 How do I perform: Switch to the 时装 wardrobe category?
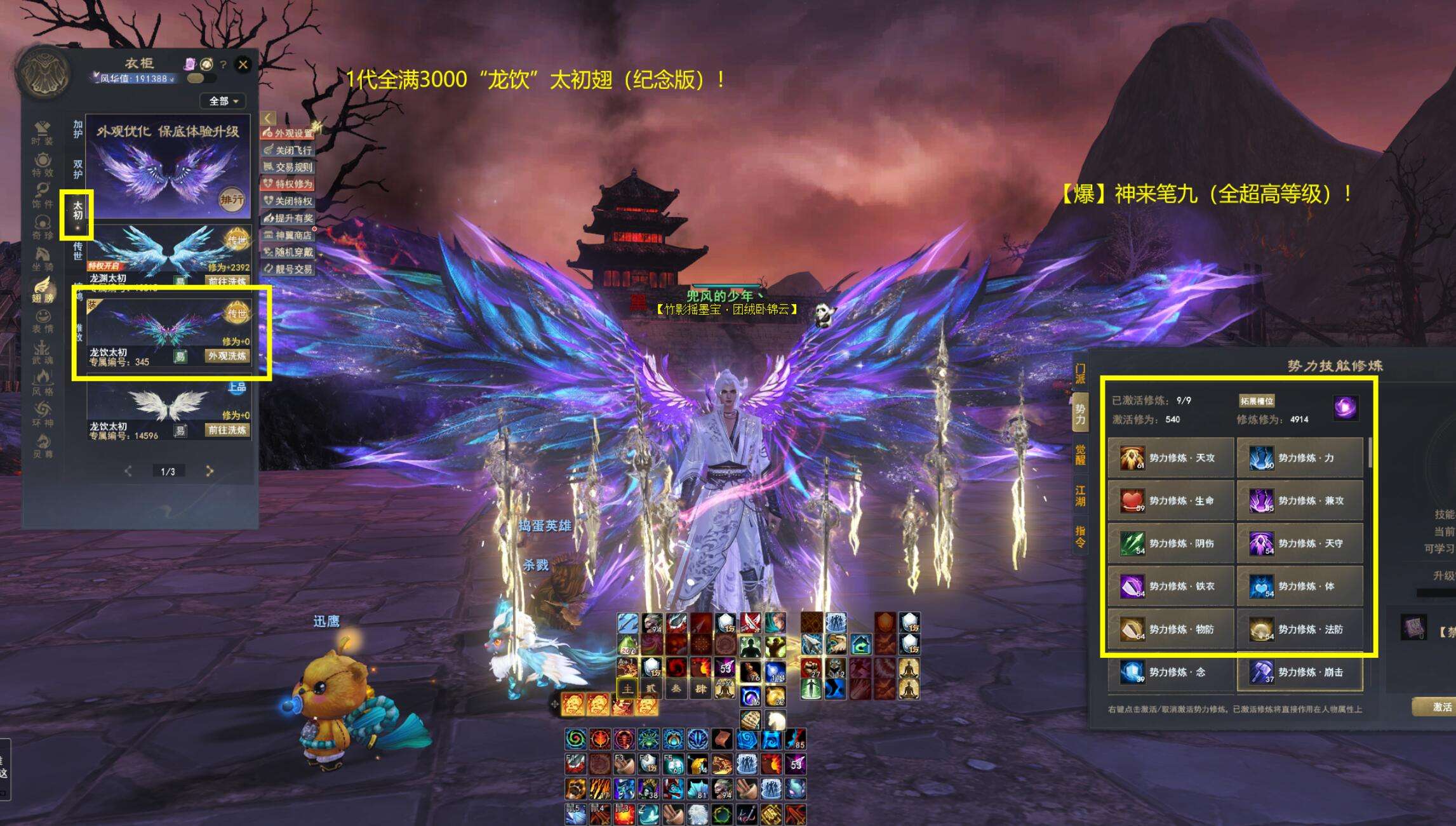tap(43, 133)
